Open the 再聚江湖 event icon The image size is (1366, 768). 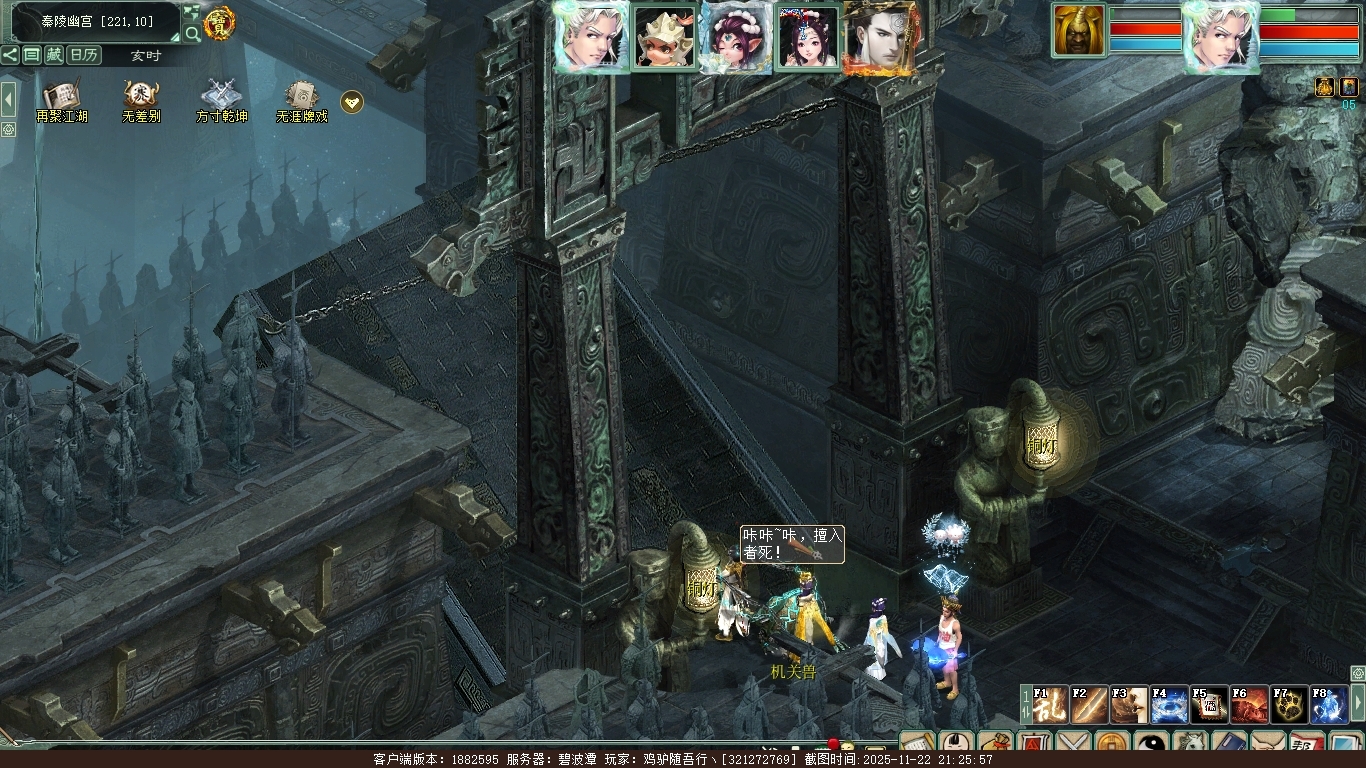[x=61, y=97]
